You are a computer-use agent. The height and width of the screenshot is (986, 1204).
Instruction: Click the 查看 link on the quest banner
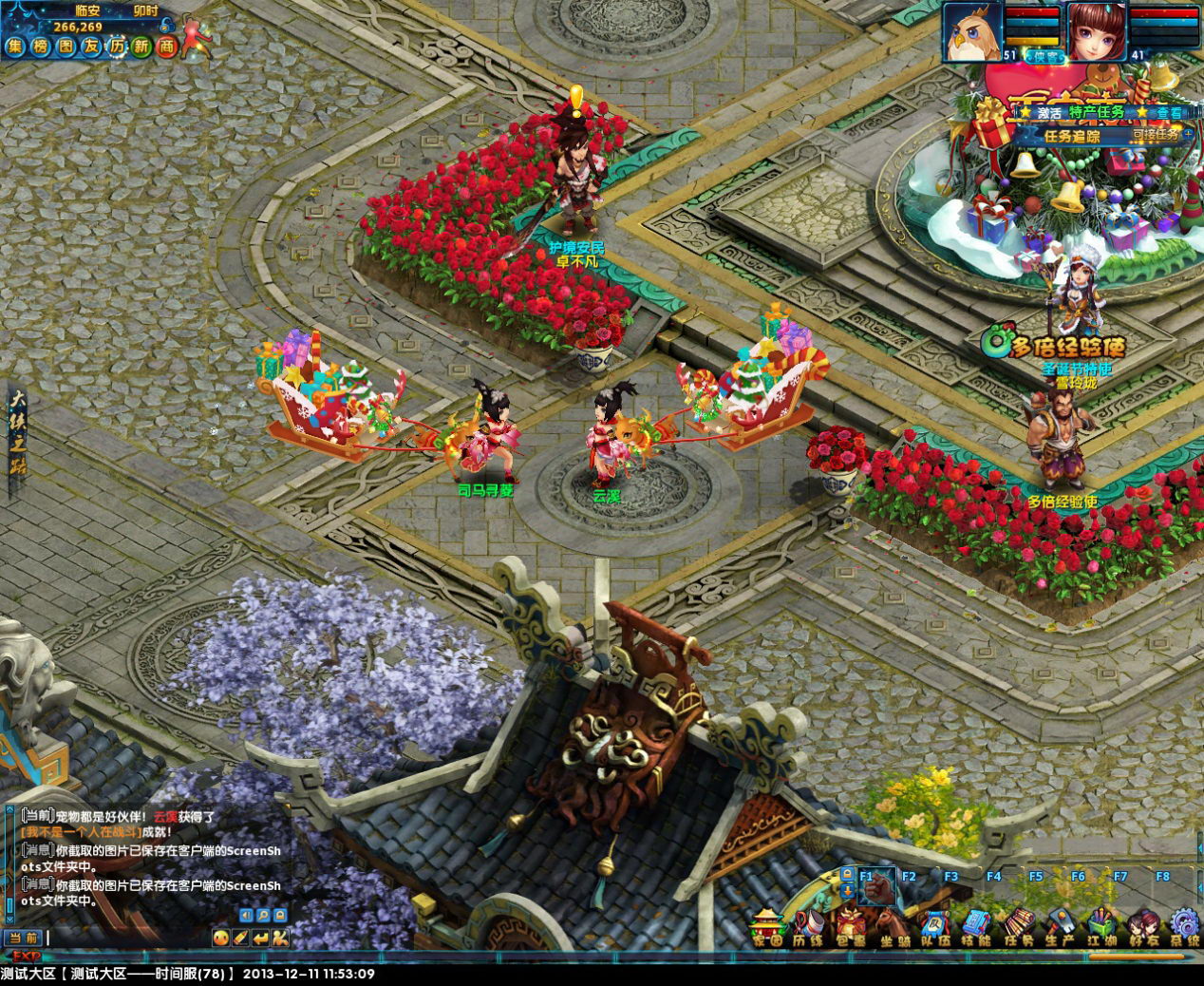pyautogui.click(x=1169, y=112)
